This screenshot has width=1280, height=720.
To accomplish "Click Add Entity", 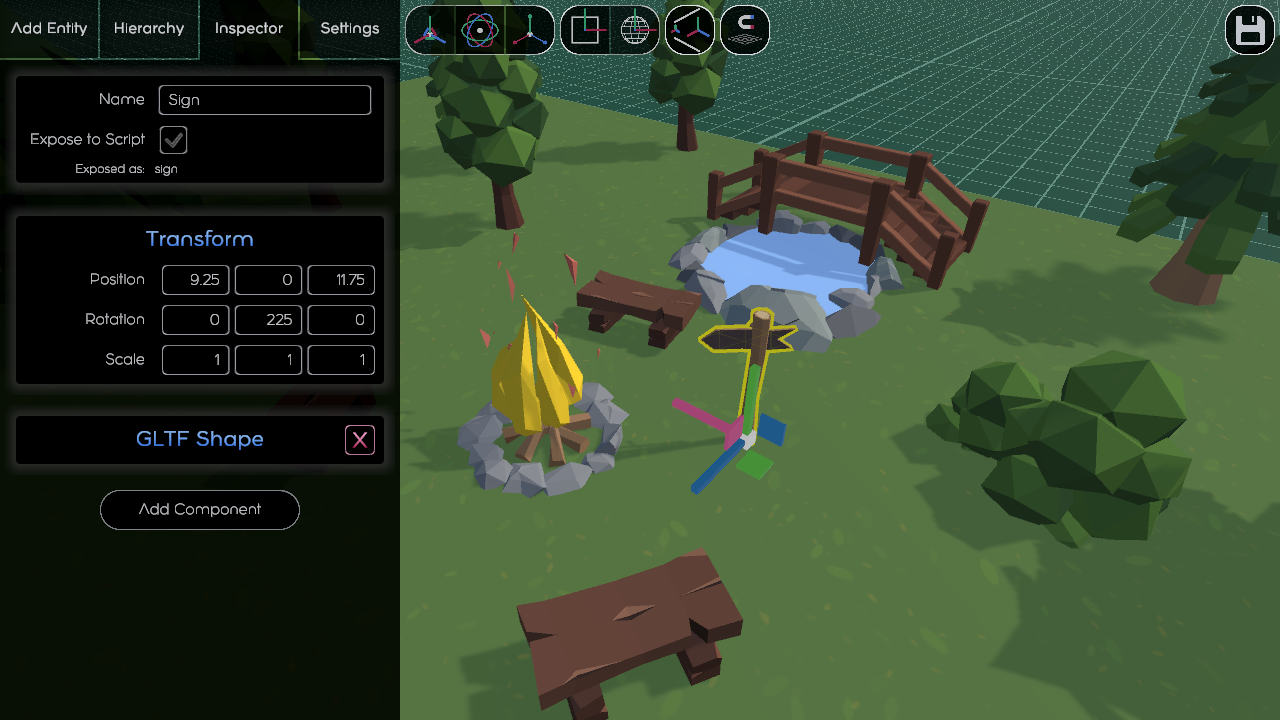I will [48, 29].
